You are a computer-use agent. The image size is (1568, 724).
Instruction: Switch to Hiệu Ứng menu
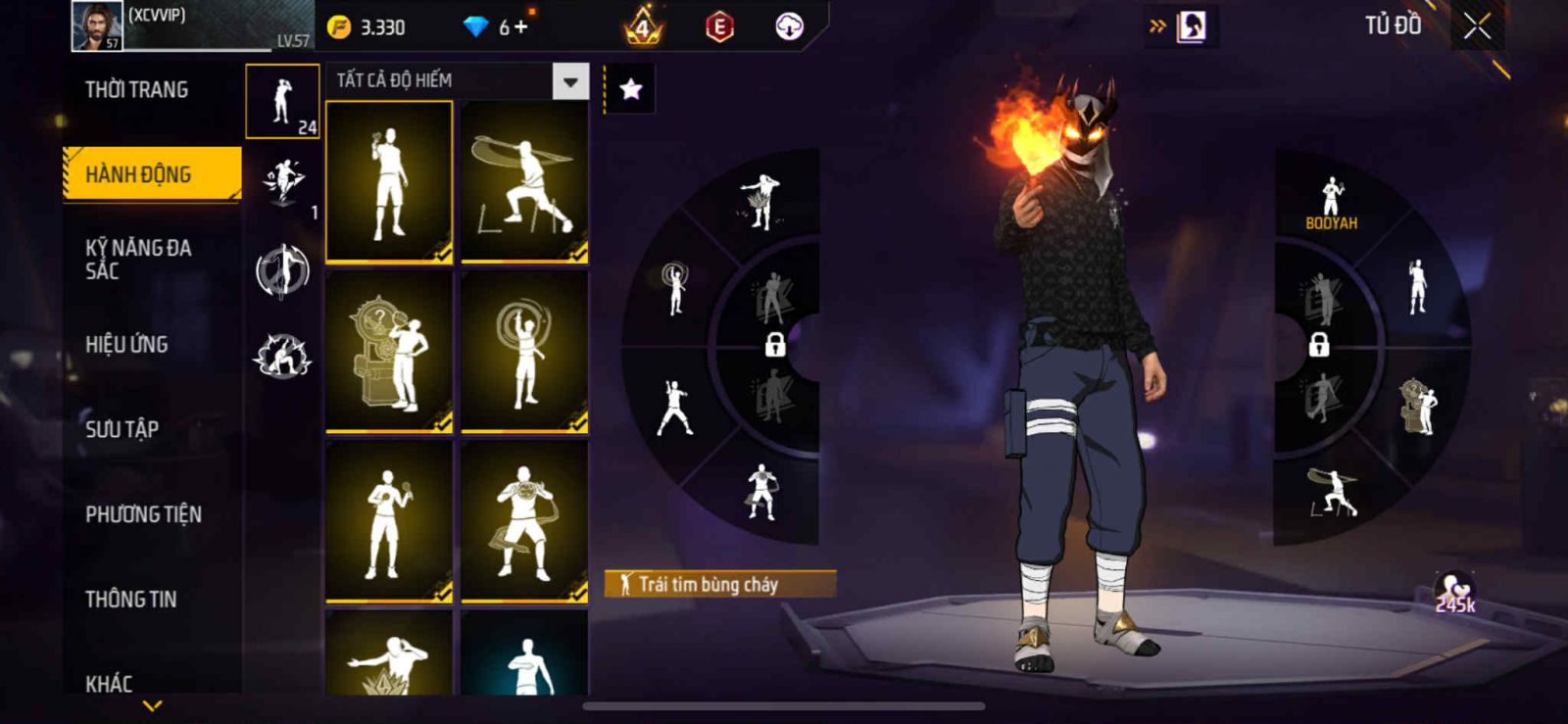(126, 344)
